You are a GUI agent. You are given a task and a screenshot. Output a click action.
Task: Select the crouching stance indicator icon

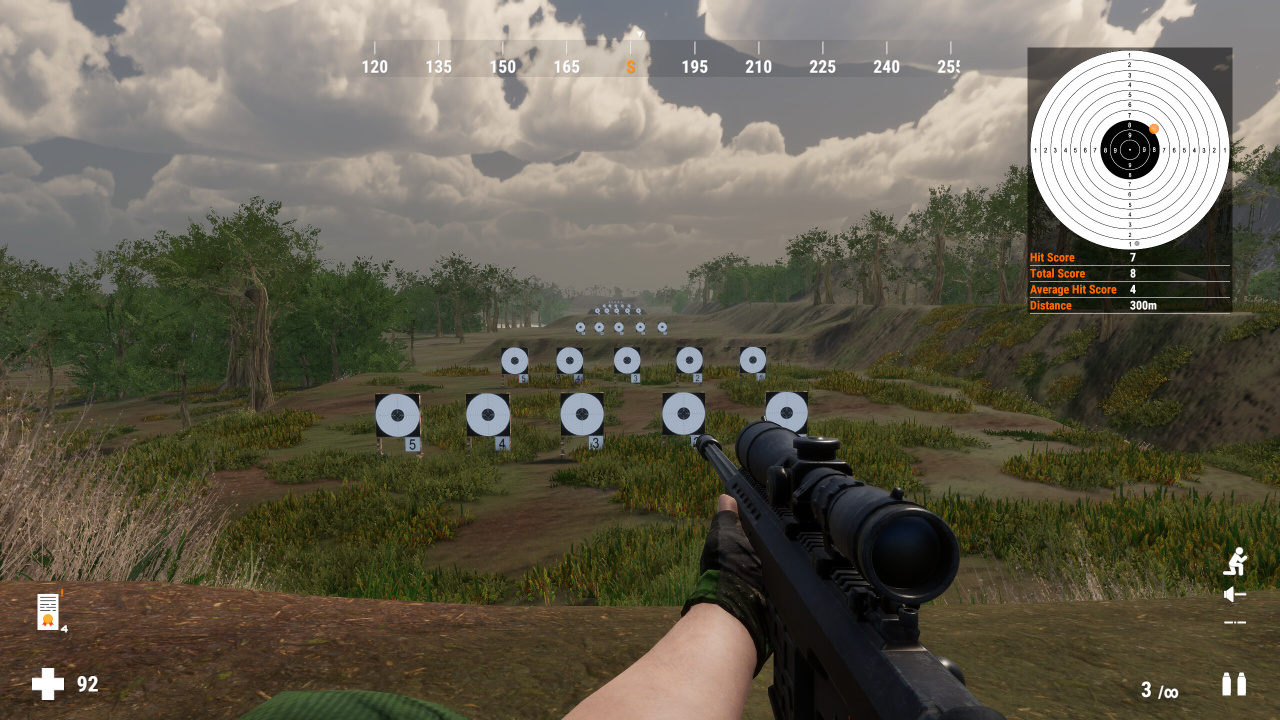pos(1236,561)
